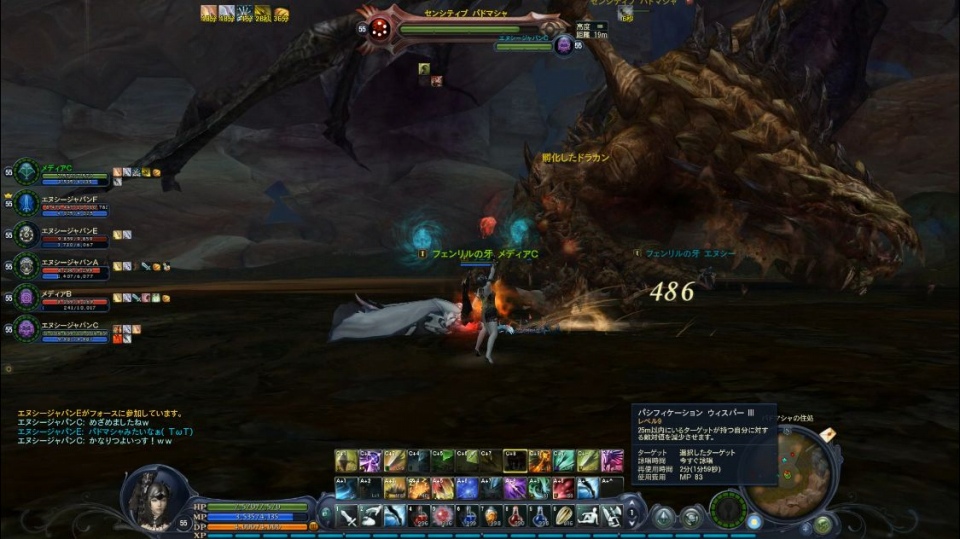Activate the highlighted skill in the top hotbar row

(515, 461)
